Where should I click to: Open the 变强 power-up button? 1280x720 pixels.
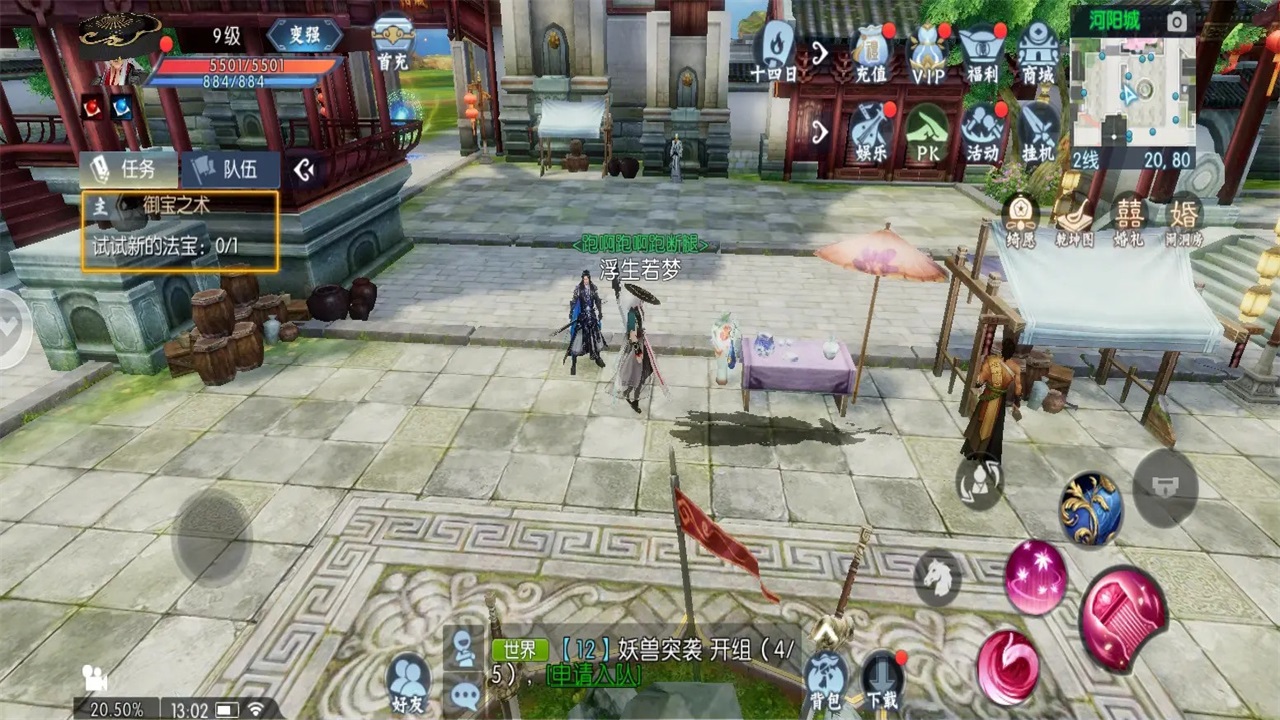[x=305, y=35]
